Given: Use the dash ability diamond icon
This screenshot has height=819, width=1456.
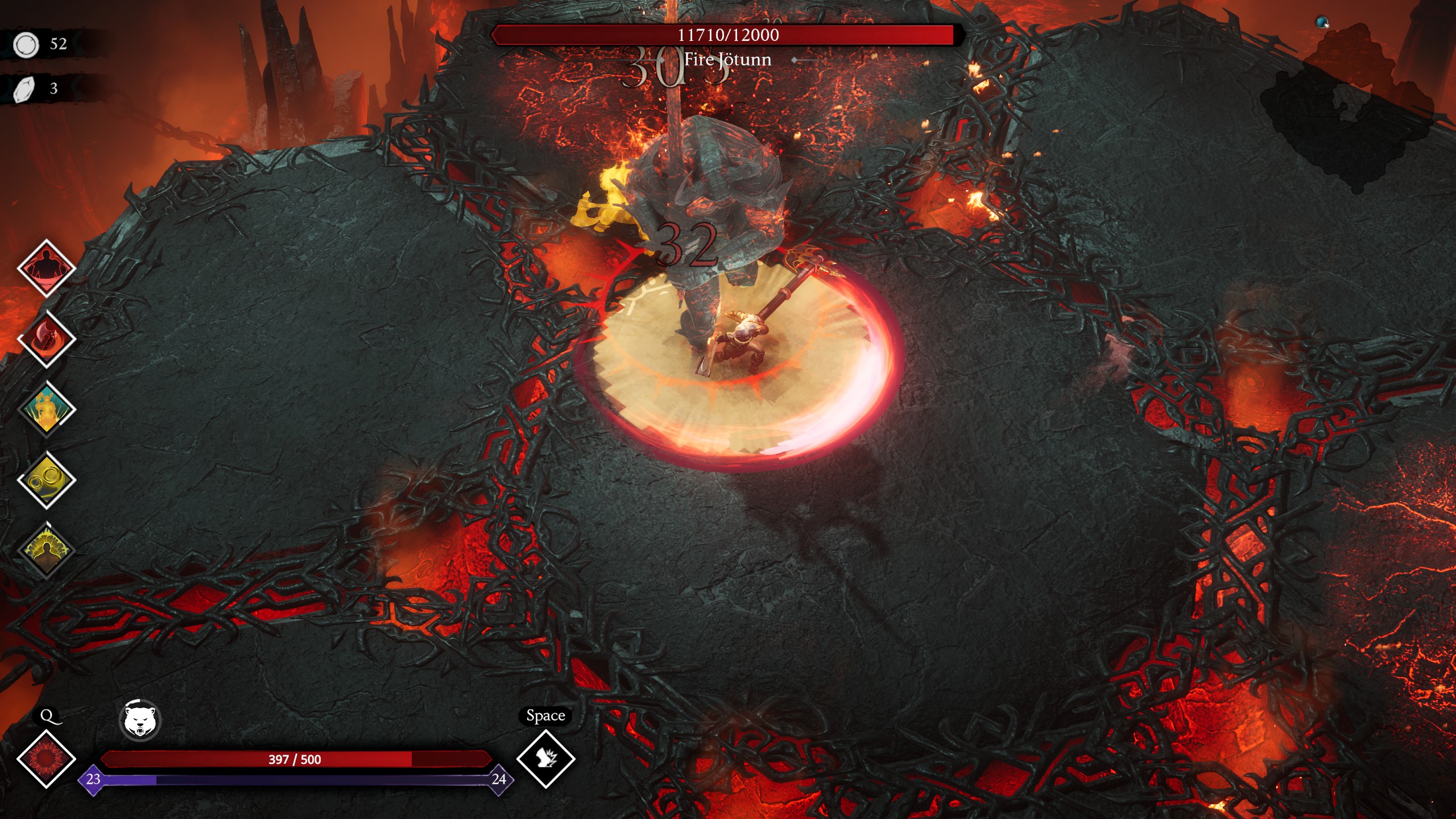Looking at the screenshot, I should (x=545, y=759).
